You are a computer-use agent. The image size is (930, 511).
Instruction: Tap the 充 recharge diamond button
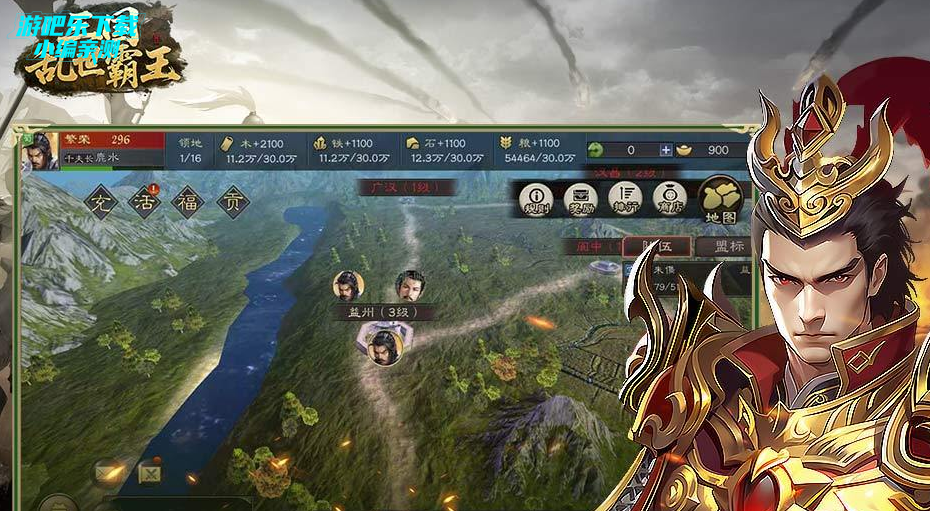point(101,202)
